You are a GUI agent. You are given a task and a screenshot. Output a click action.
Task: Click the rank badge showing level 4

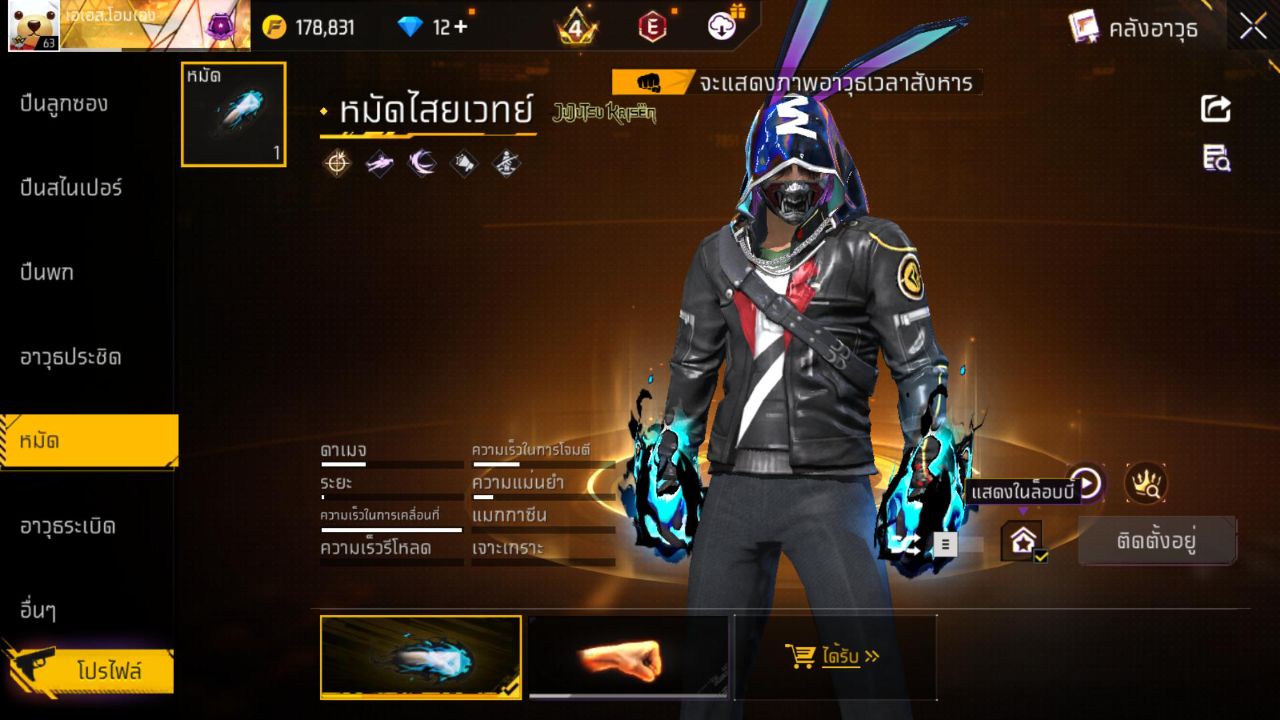(578, 27)
